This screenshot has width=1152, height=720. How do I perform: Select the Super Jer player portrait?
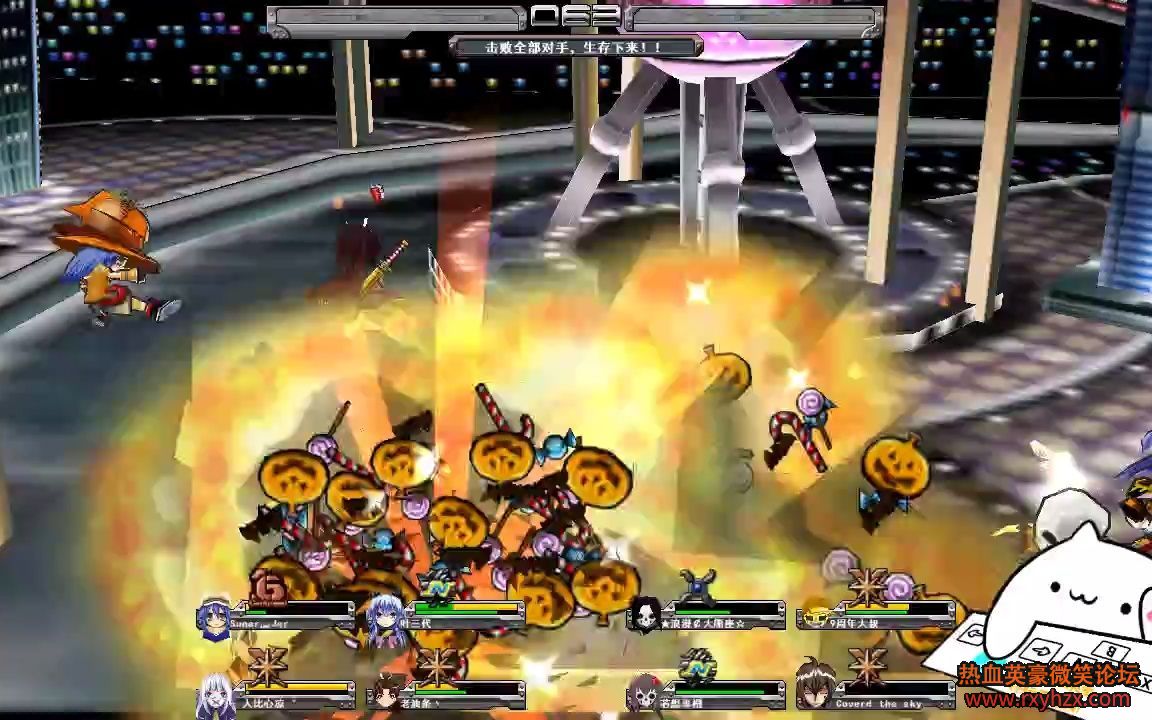(x=214, y=615)
